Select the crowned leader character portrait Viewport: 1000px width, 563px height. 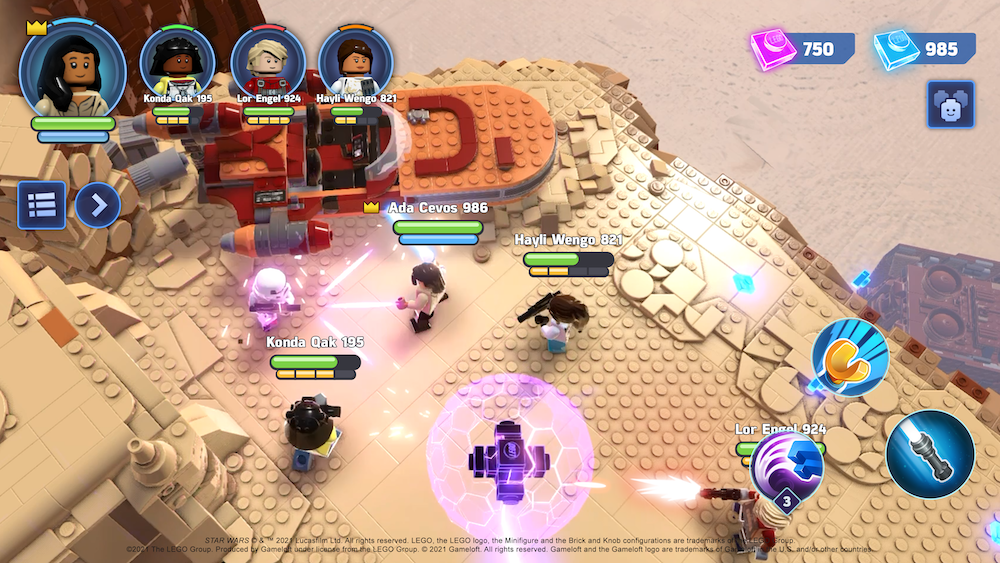click(72, 68)
